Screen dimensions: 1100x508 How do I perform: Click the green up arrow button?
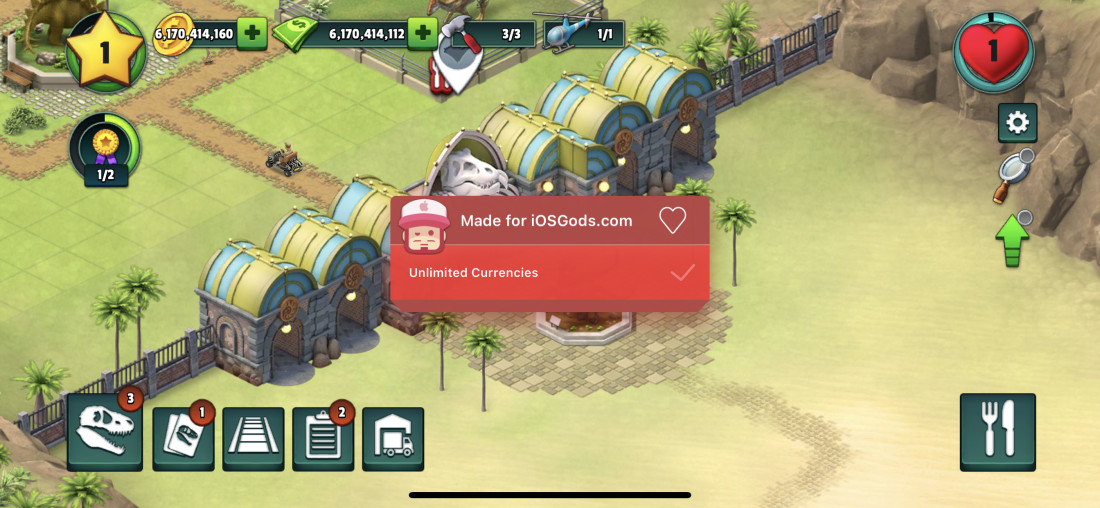pos(1012,240)
